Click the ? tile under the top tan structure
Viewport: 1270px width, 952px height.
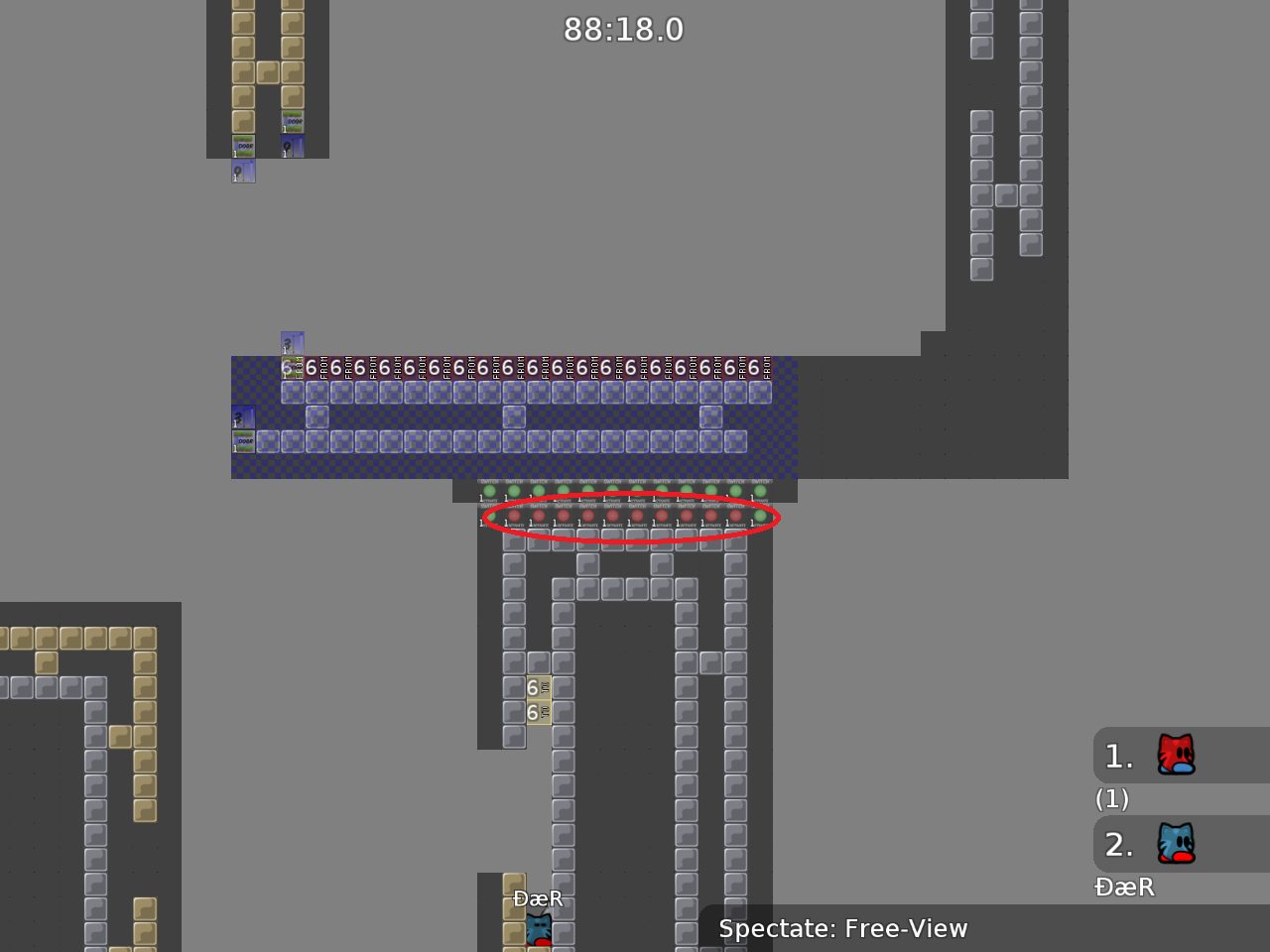[242, 171]
